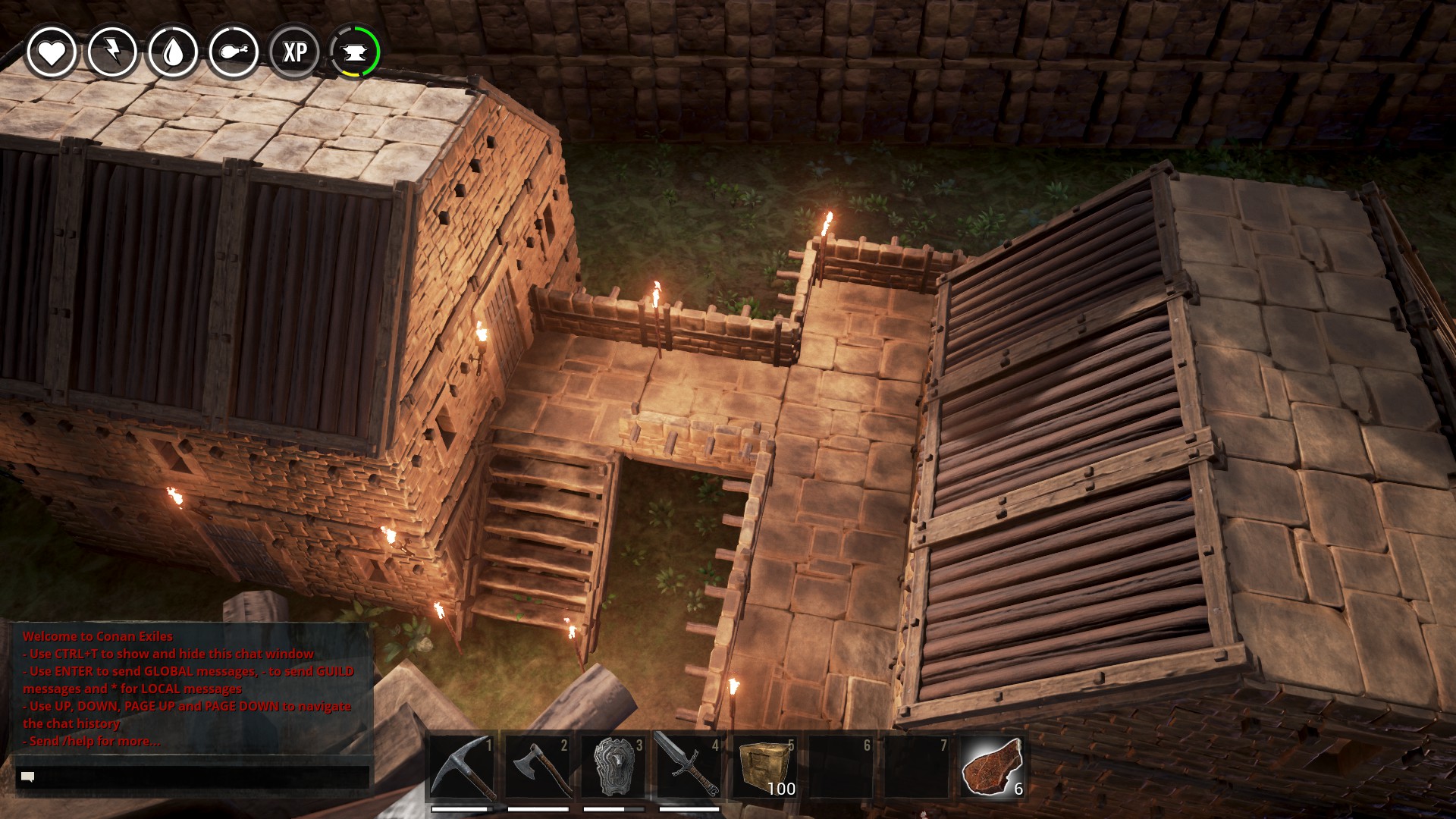This screenshot has width=1456, height=819.
Task: Equip the hatchet from the hotbar
Action: pos(538,766)
